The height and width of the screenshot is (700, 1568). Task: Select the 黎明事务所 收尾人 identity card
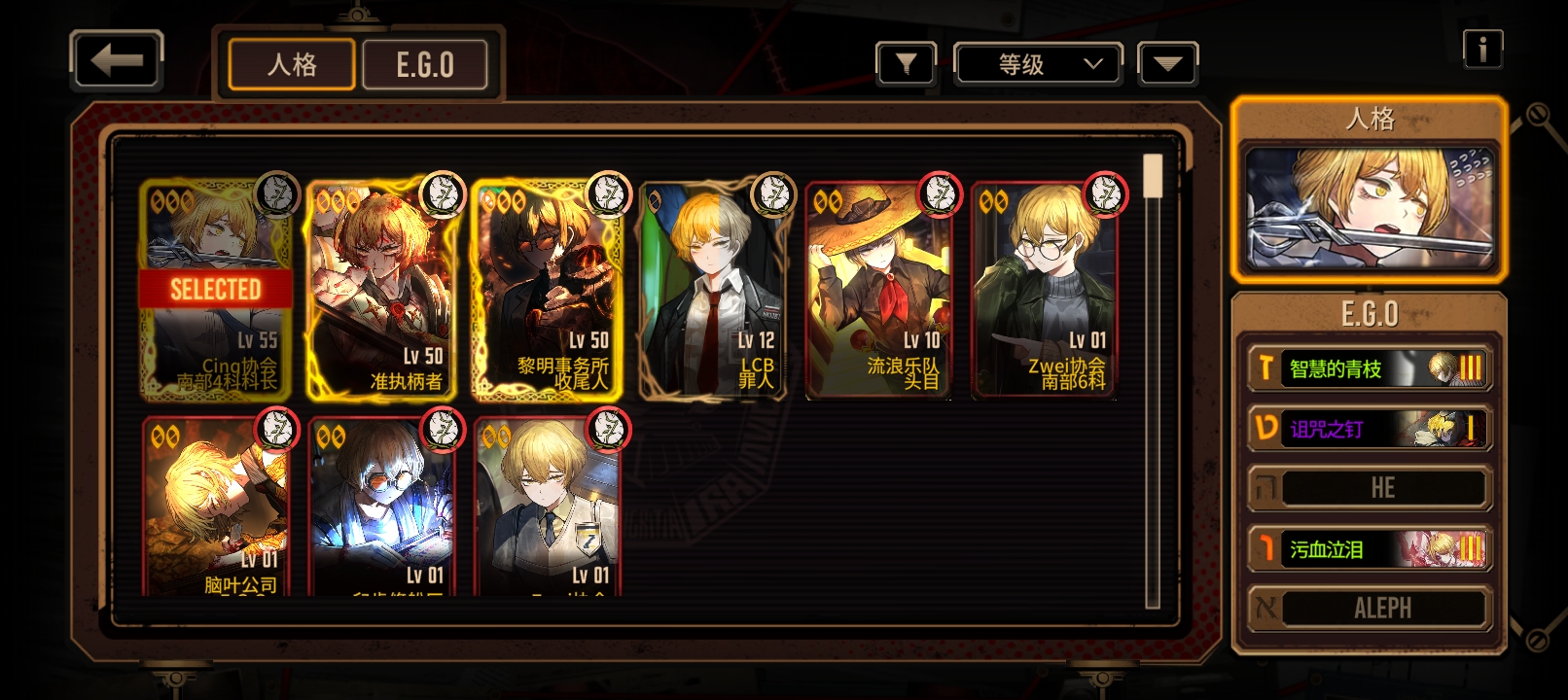[546, 292]
